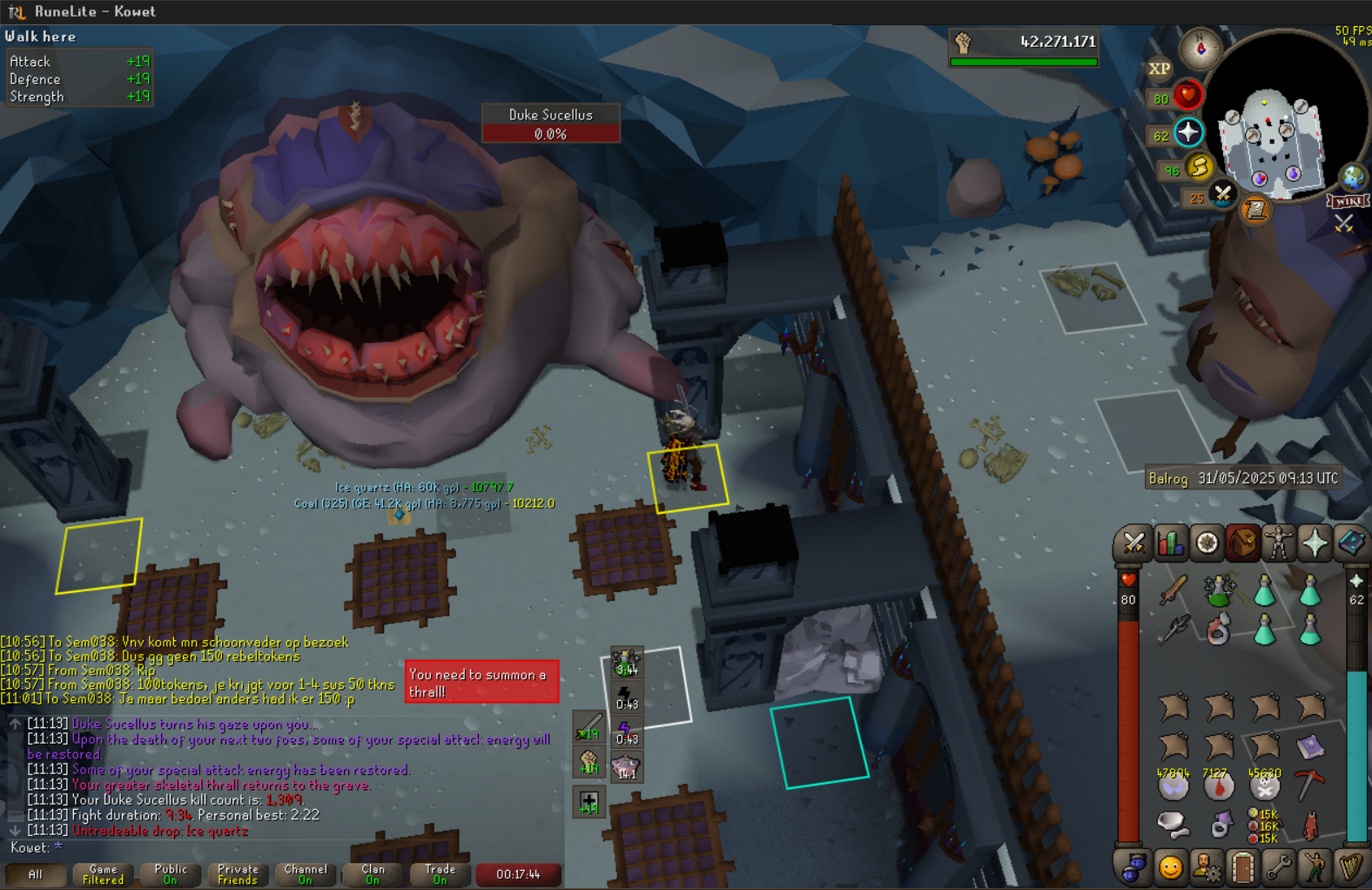Open the Worn Equipment tab
Screen dimensions: 1372x890
pos(1278,543)
